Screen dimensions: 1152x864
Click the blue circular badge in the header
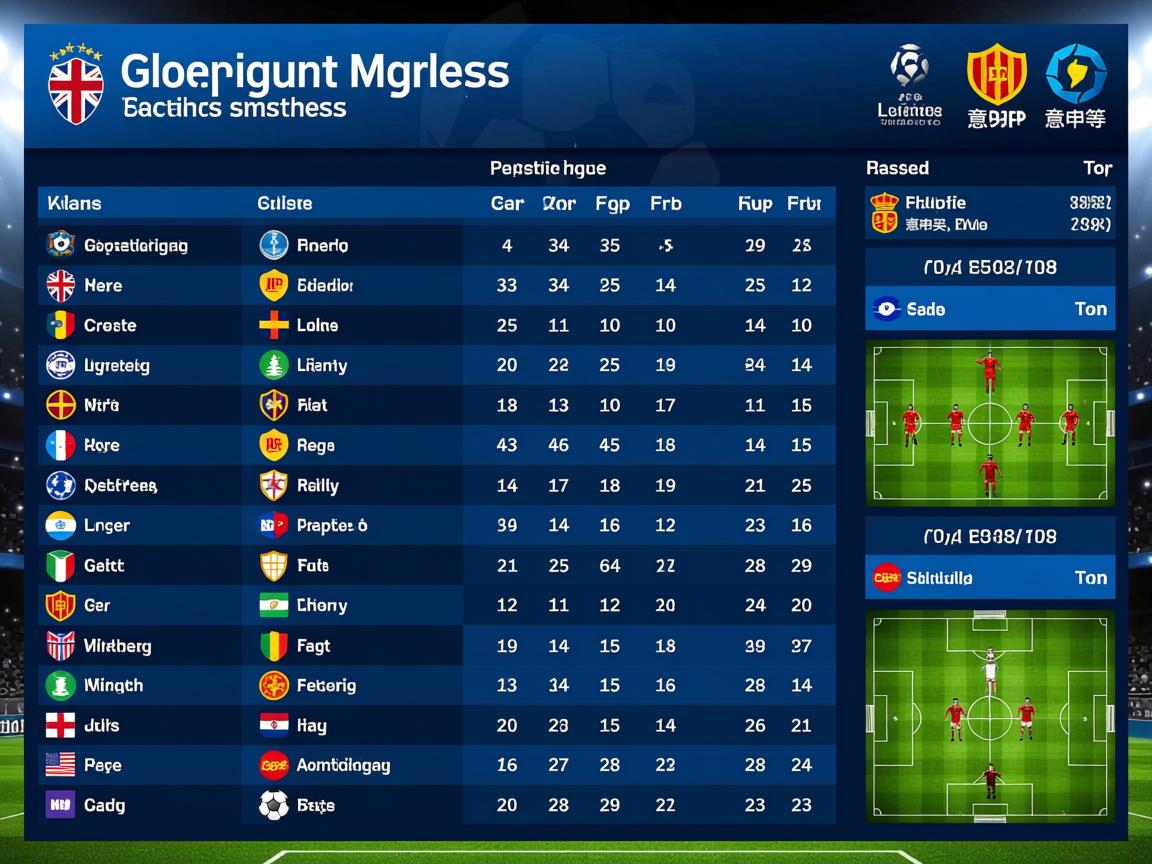point(1076,75)
